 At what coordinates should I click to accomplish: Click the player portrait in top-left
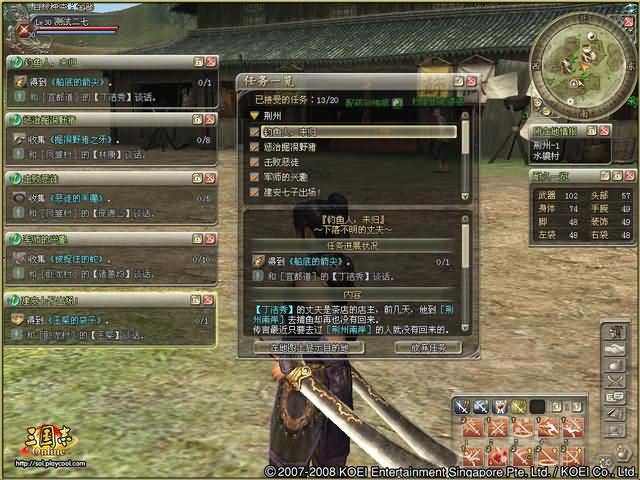[x=24, y=29]
